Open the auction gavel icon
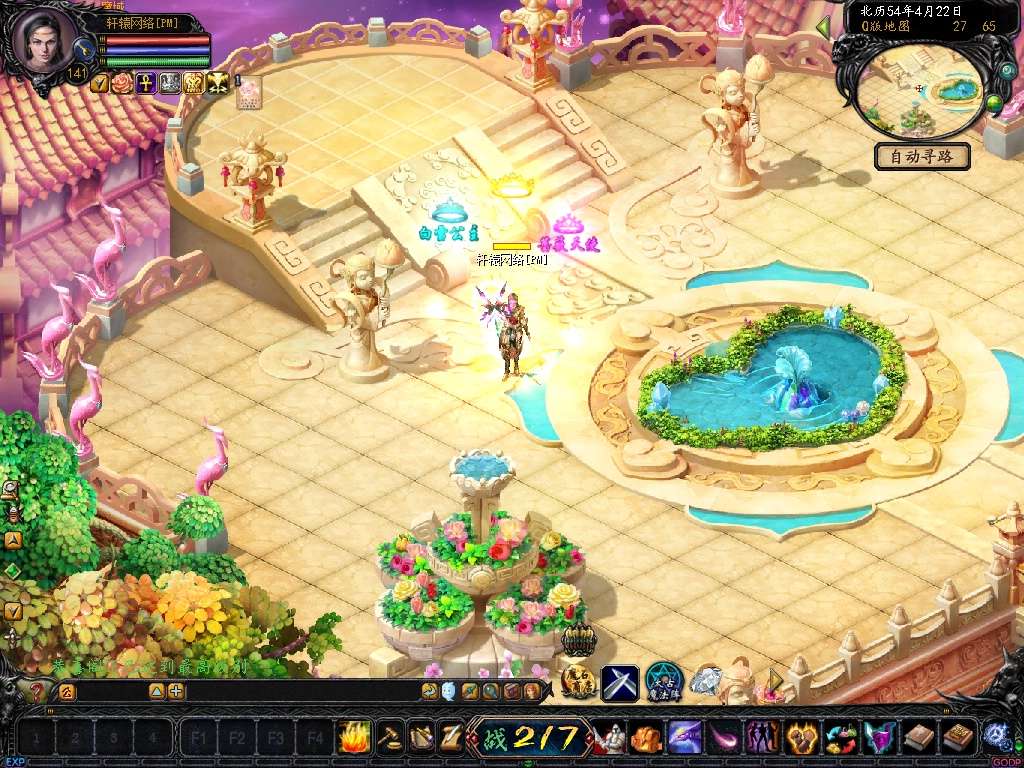The image size is (1024, 768). 388,738
